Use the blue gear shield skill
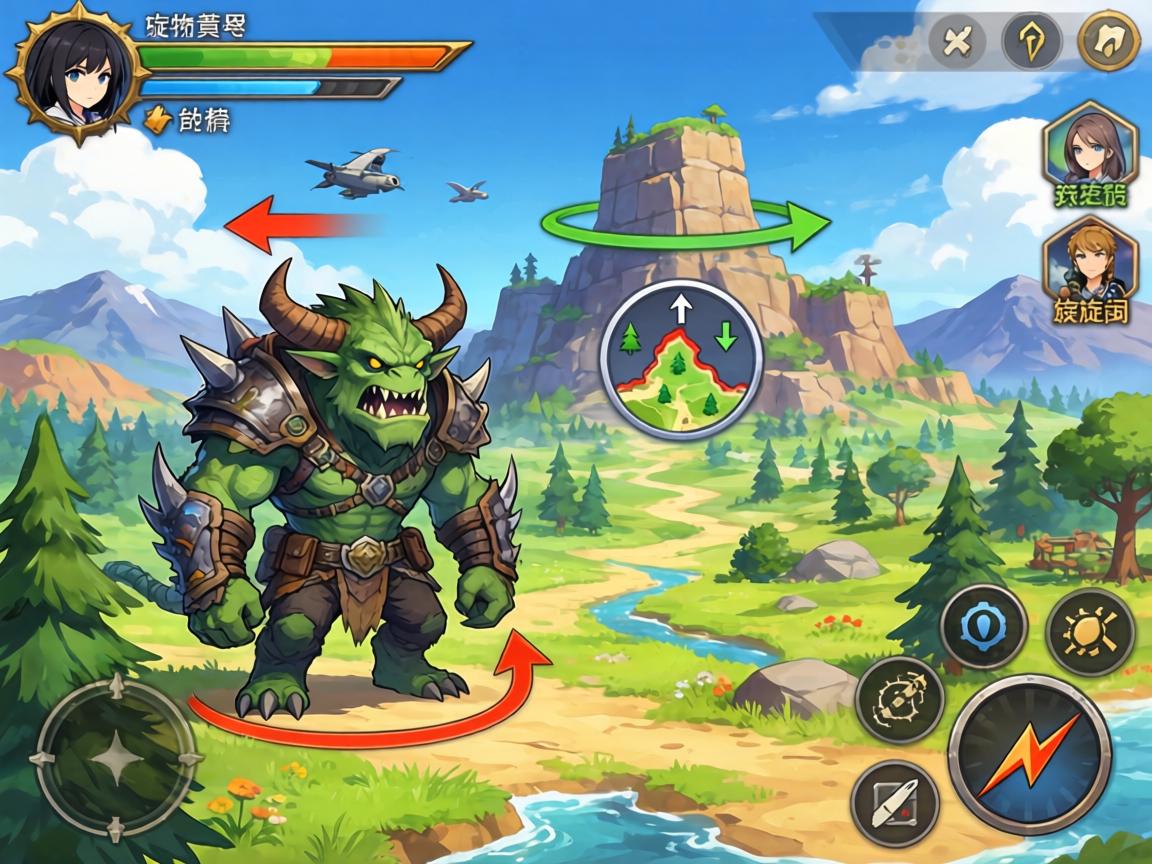Screen dimensions: 1152x864 tap(984, 628)
